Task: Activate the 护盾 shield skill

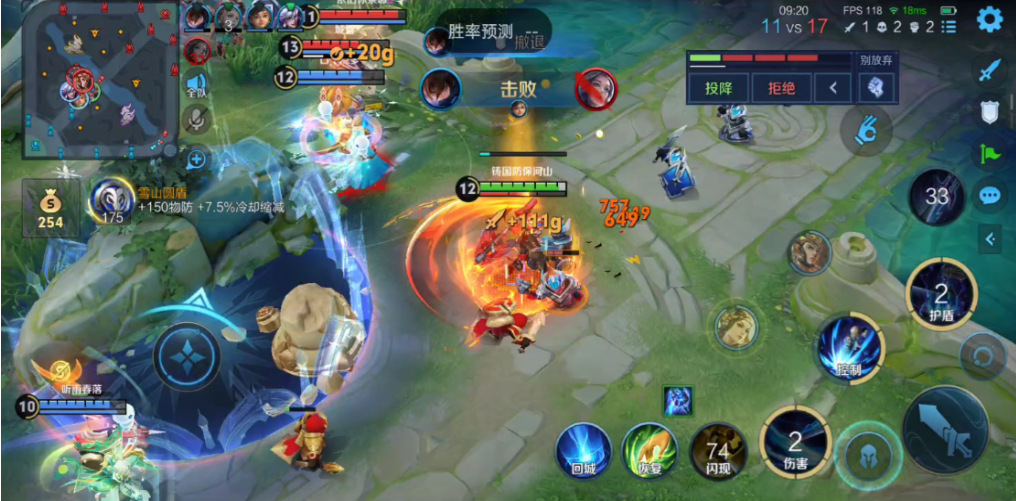Action: coord(940,294)
